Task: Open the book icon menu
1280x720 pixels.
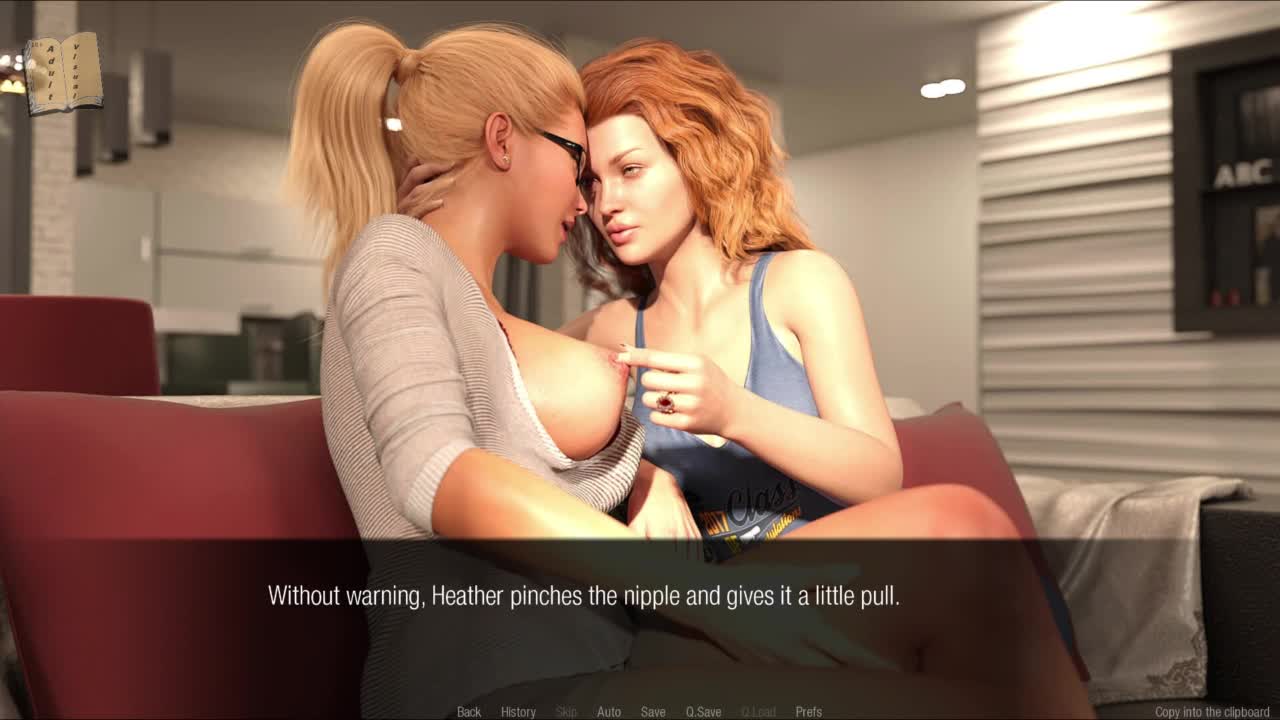Action: click(64, 73)
